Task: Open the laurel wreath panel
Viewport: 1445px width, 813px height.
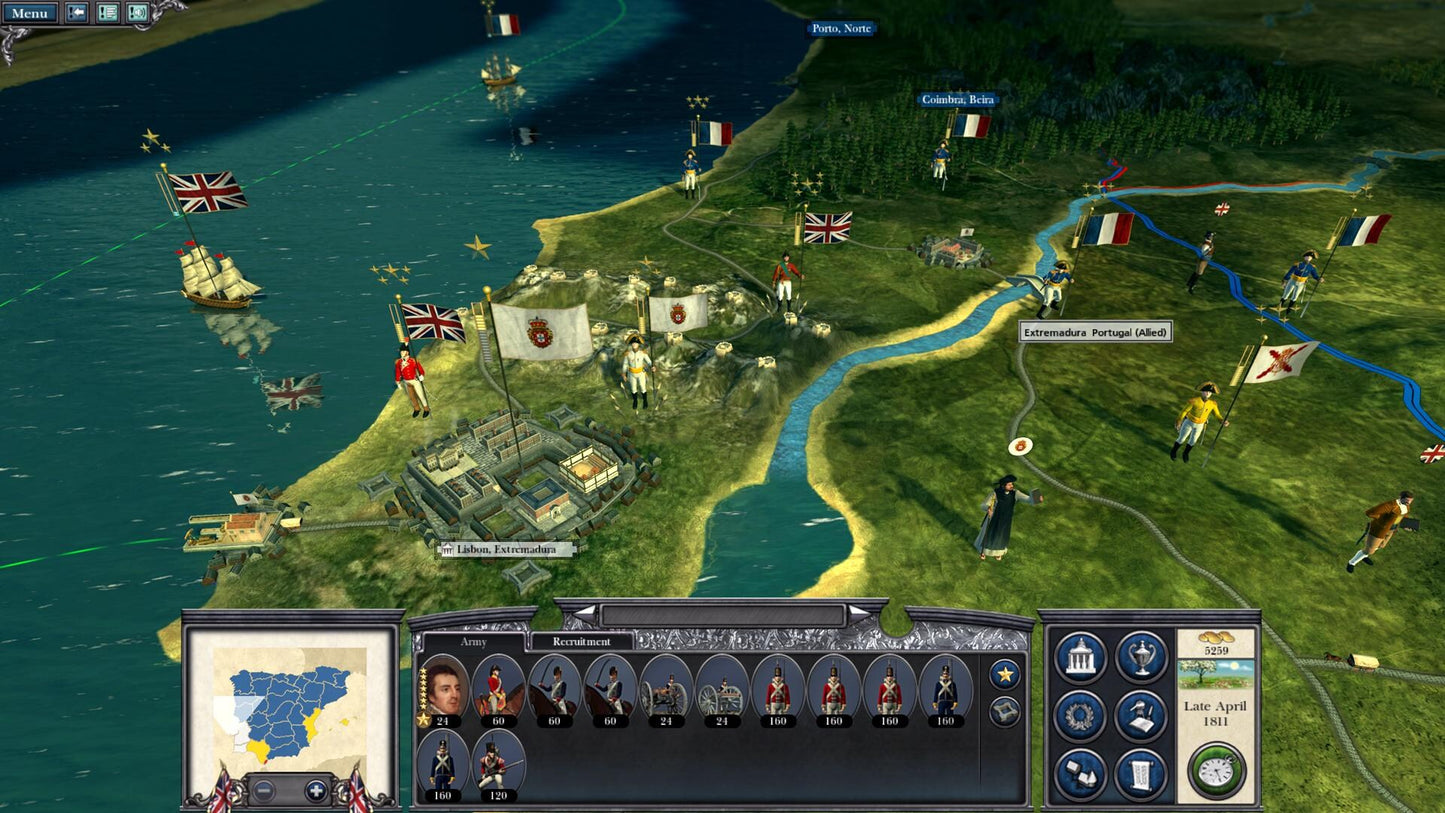Action: point(1080,716)
